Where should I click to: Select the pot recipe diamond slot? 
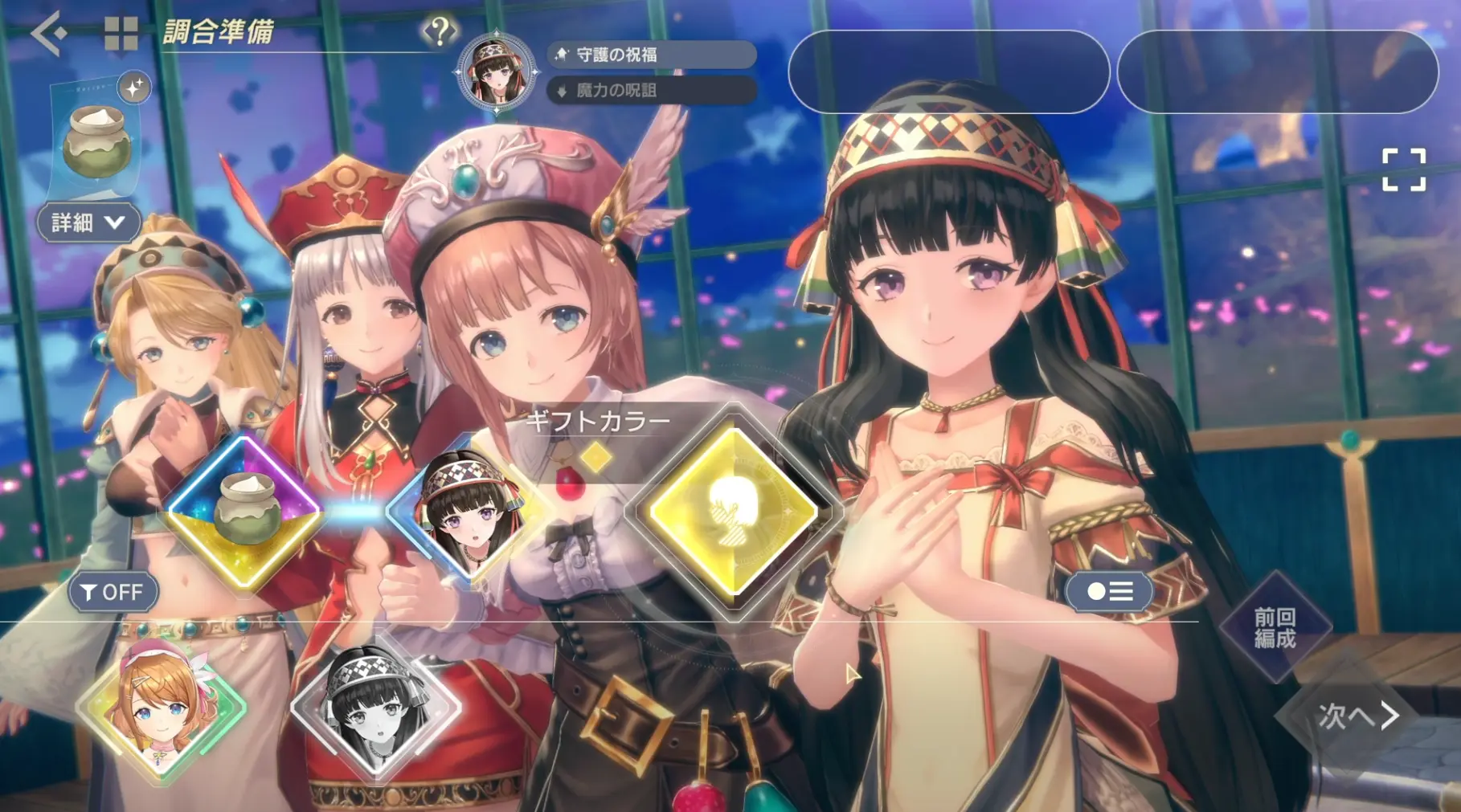(245, 511)
